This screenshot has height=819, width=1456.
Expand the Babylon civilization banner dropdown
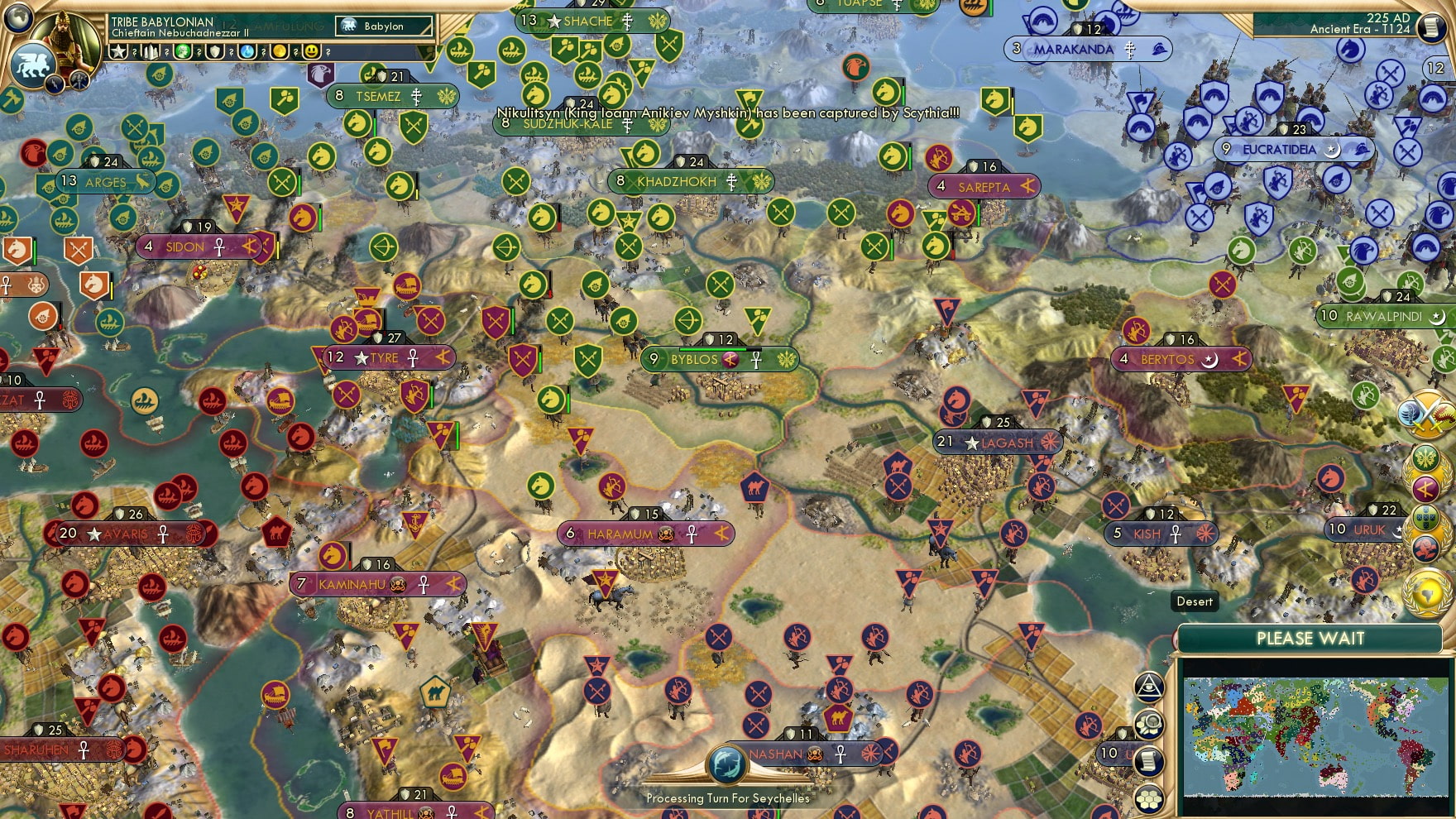[381, 26]
